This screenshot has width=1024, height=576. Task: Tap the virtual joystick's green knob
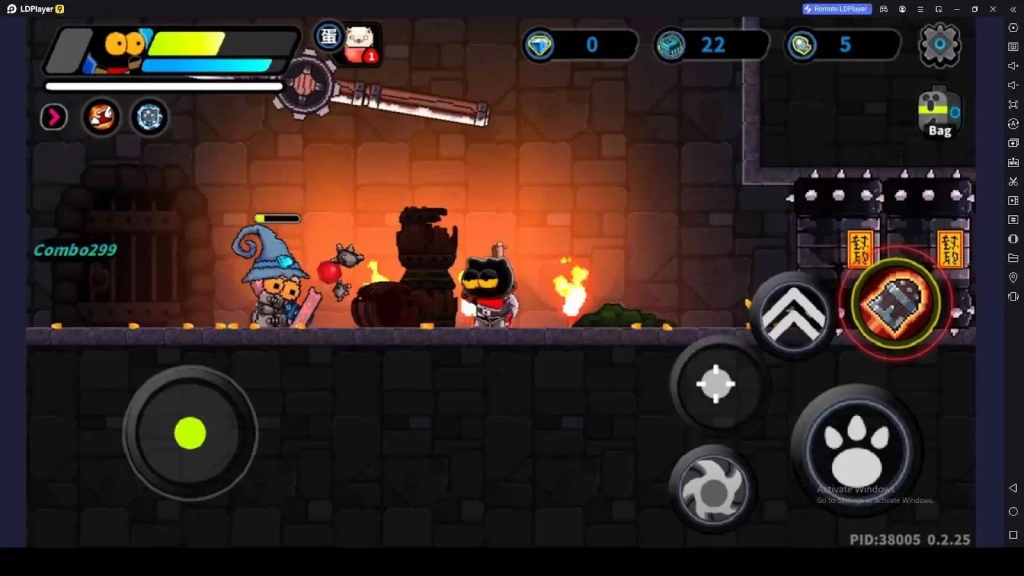point(190,433)
